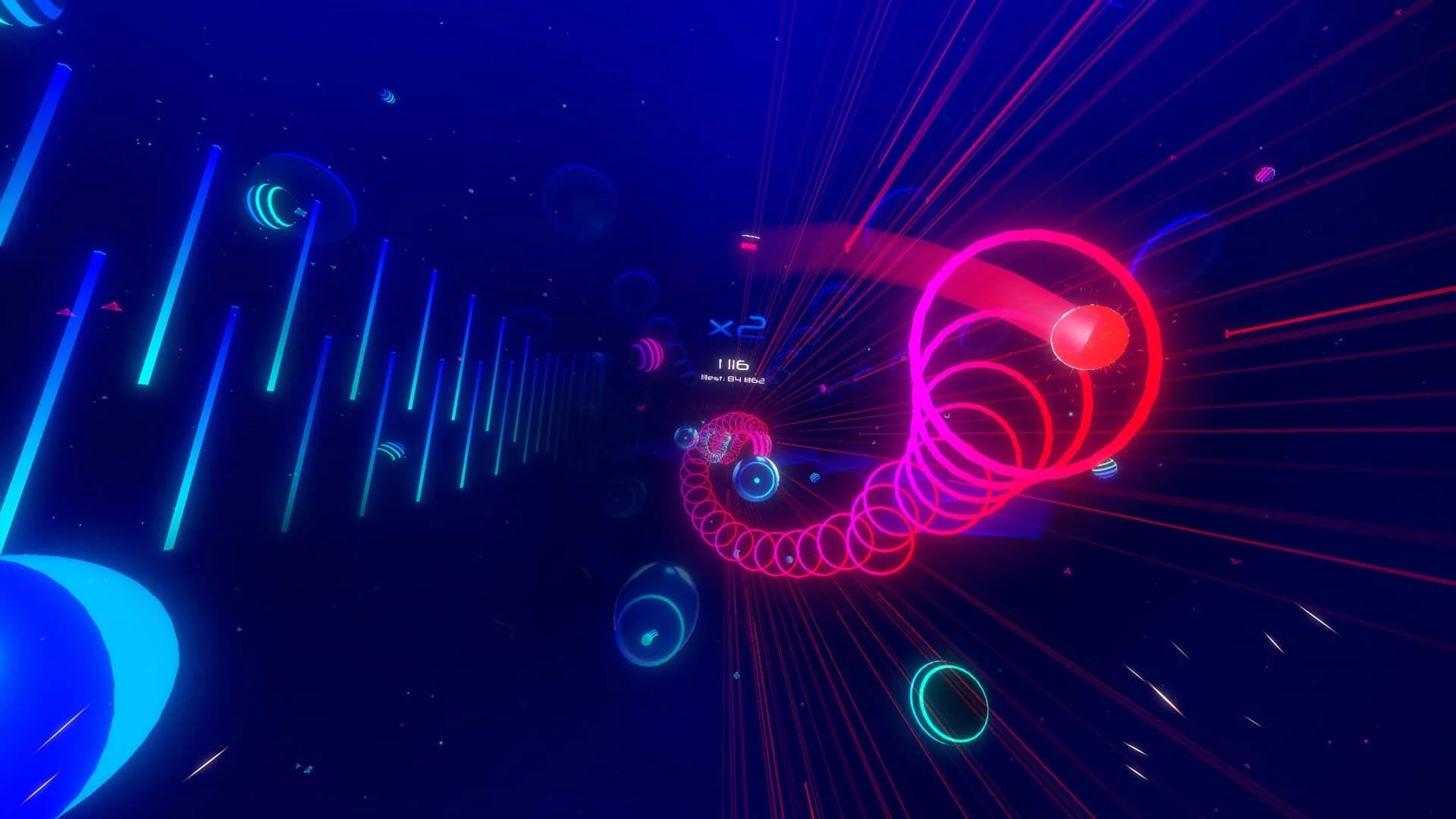
Task: Select the Best: 84 862 score label
Action: [x=732, y=379]
